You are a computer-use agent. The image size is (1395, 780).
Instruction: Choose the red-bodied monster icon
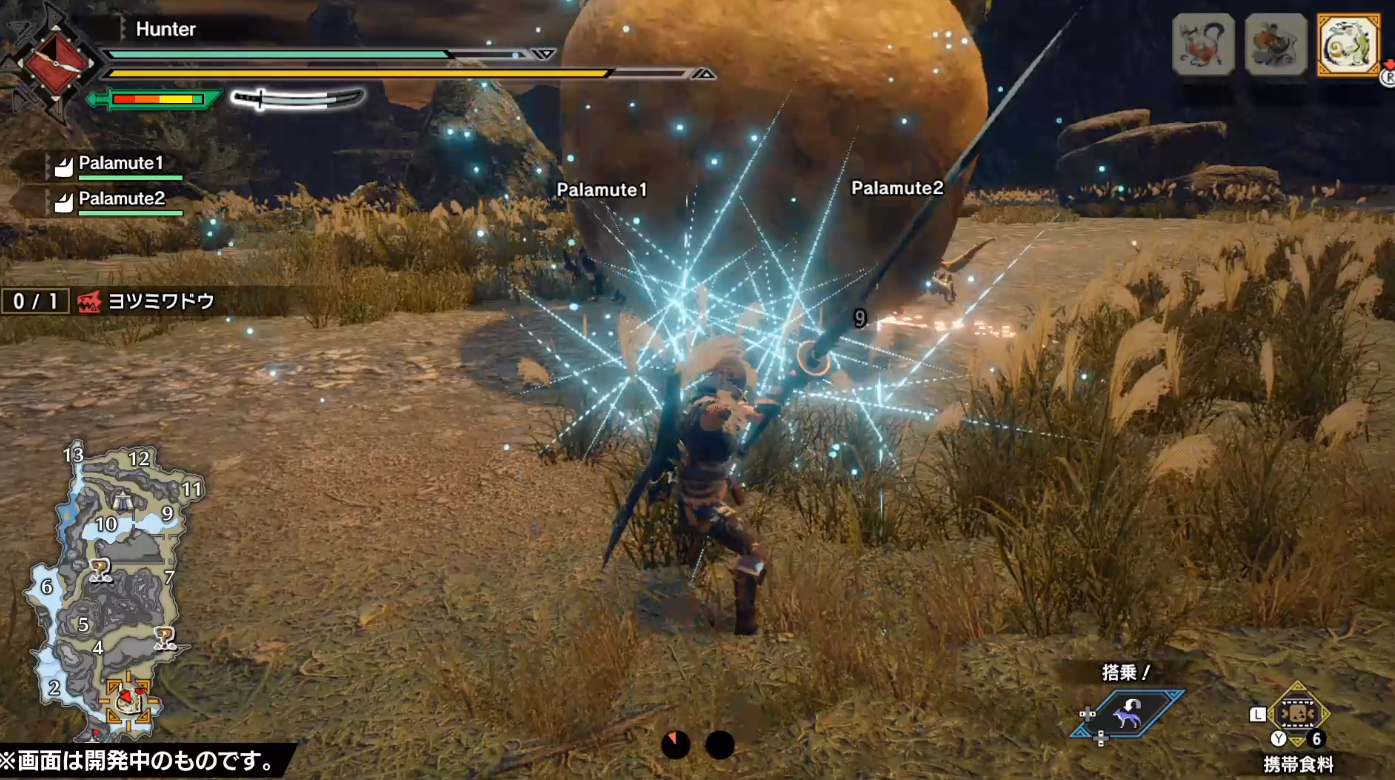click(1203, 44)
